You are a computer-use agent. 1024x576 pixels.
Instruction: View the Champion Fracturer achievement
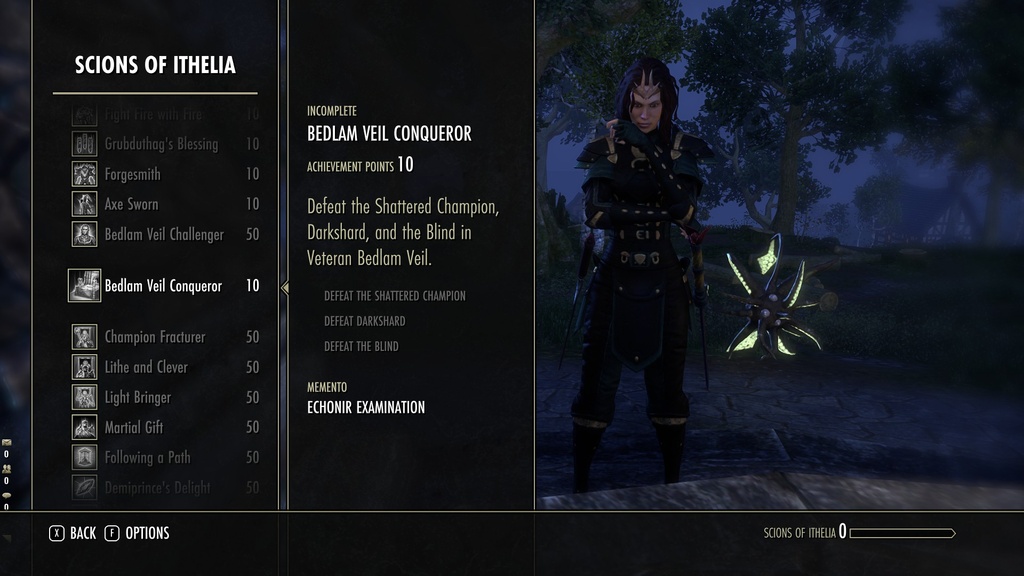click(154, 337)
